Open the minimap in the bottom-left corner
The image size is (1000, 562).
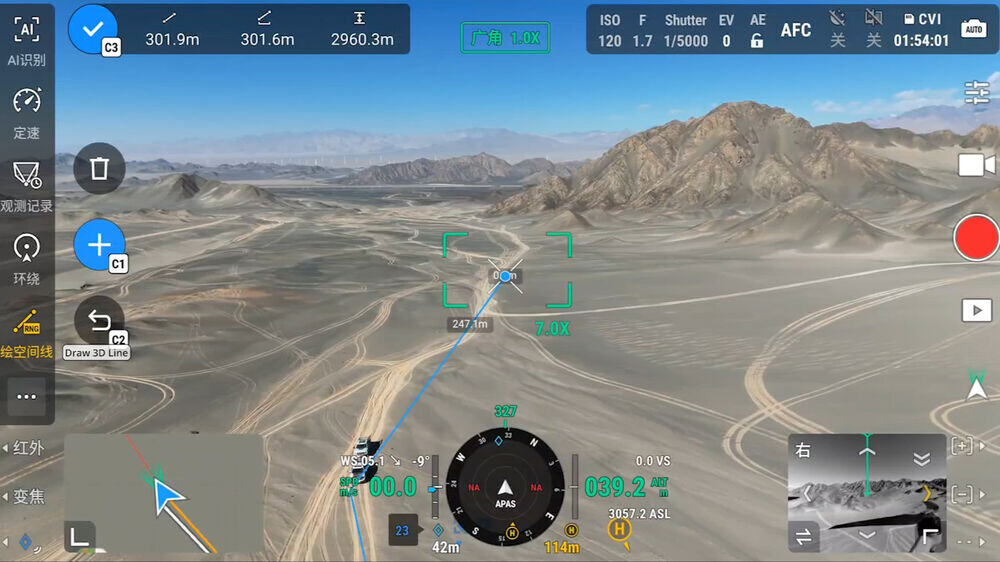[164, 493]
